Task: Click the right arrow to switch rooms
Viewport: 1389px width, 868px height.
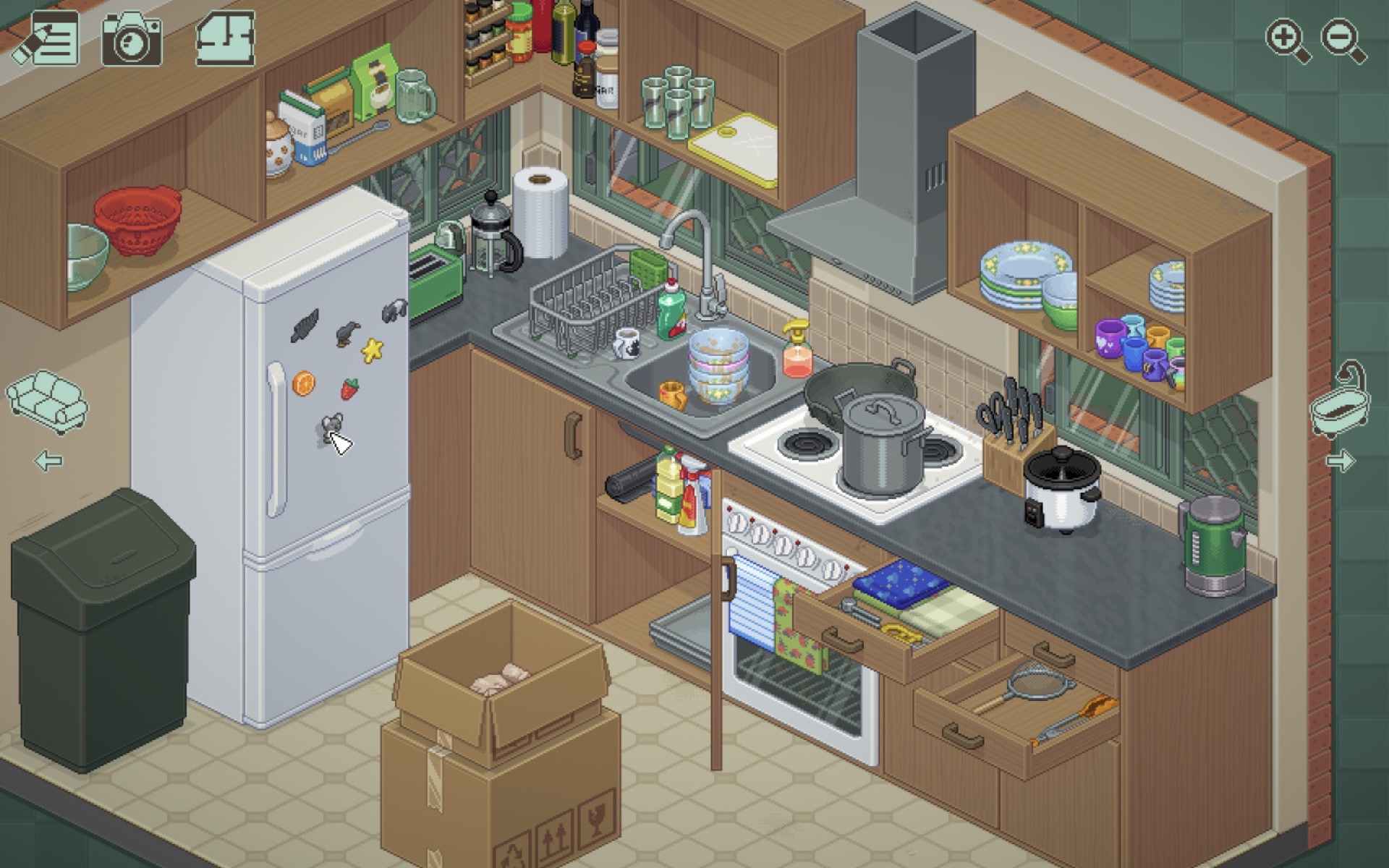Action: (1340, 461)
